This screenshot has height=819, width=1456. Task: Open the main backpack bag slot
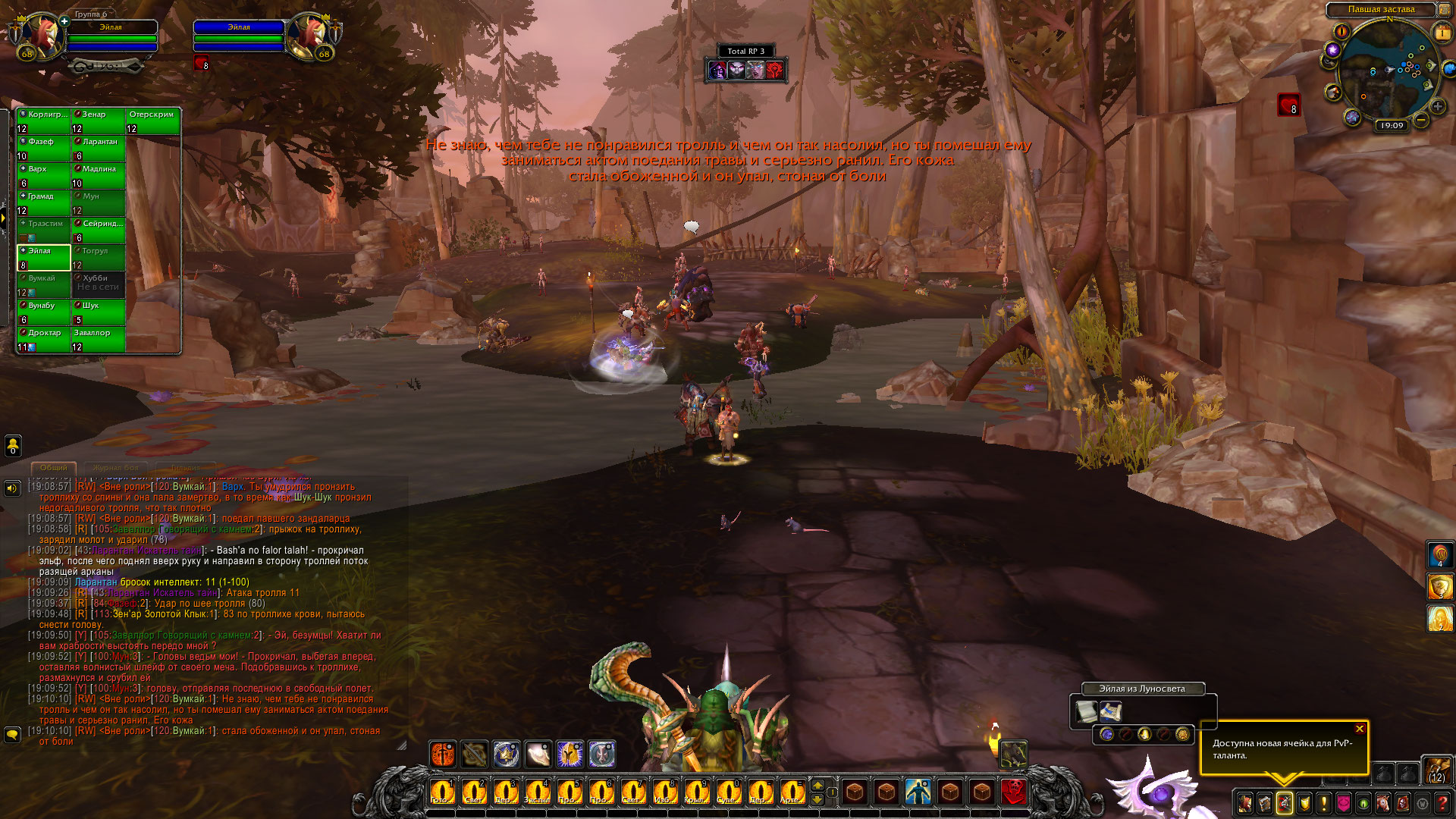[x=1436, y=771]
